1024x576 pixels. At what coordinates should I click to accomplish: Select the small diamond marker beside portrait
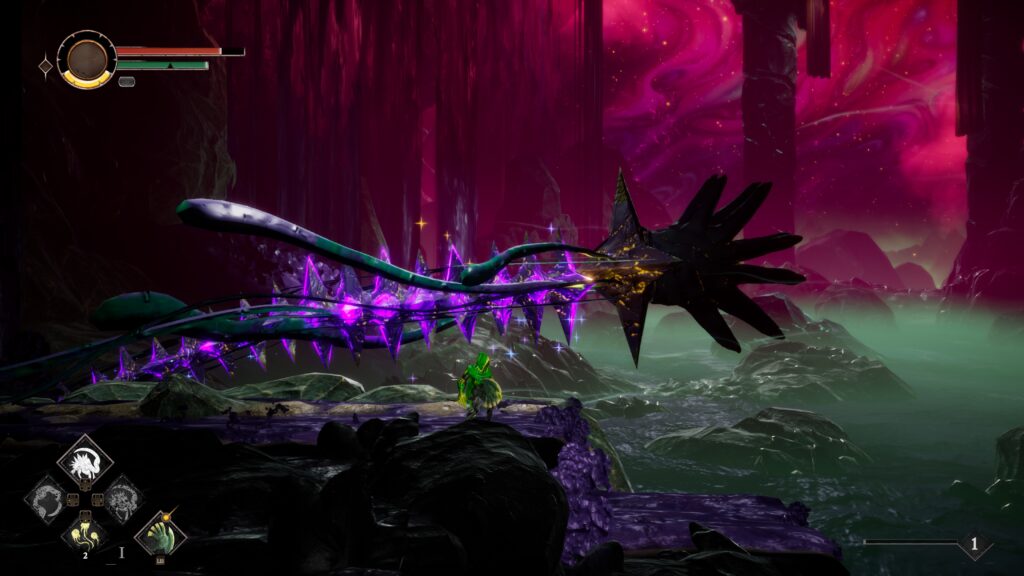click(45, 66)
